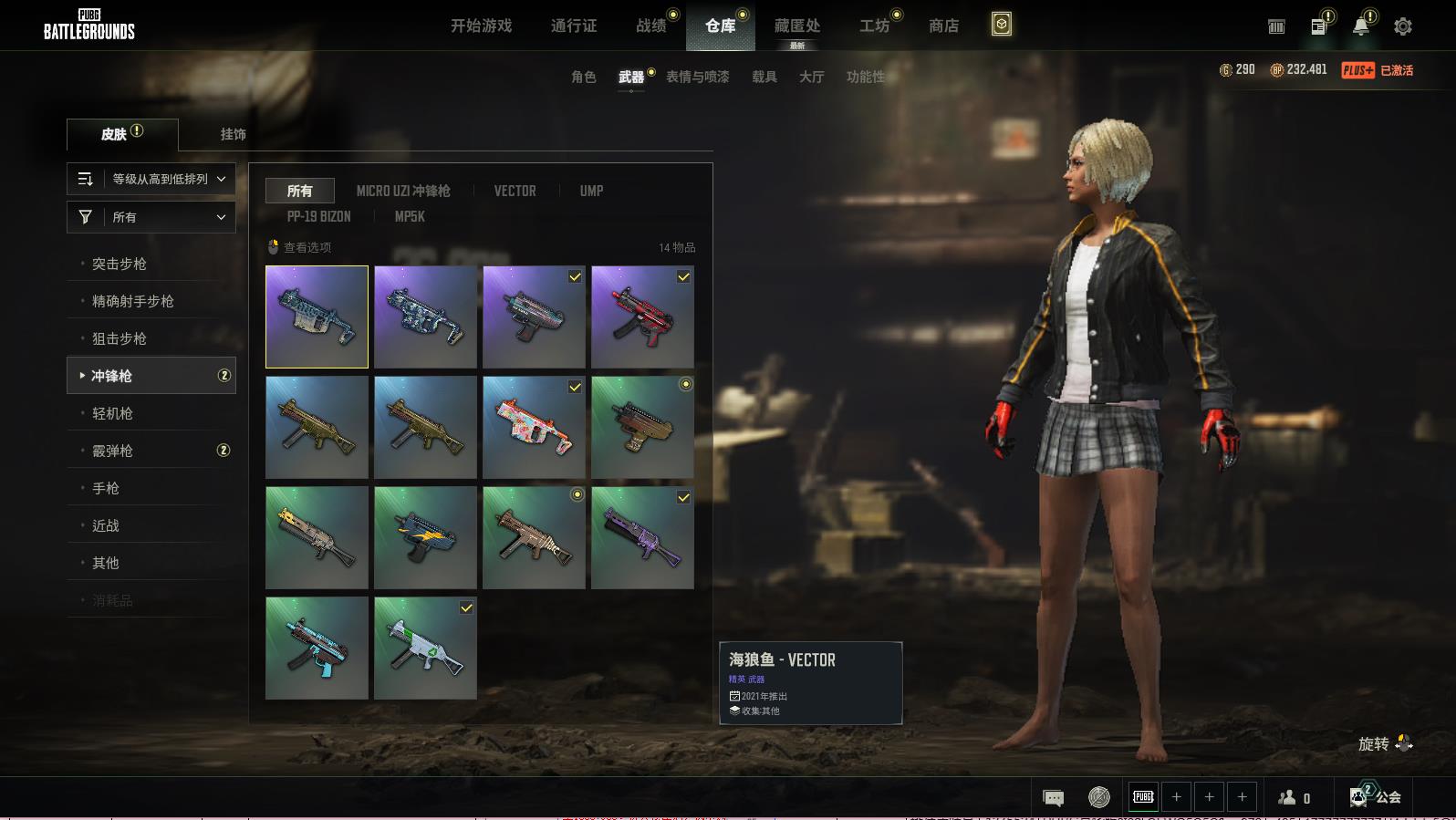1456x820 pixels.
Task: Switch to the 角色 character sub-tab
Action: click(583, 77)
